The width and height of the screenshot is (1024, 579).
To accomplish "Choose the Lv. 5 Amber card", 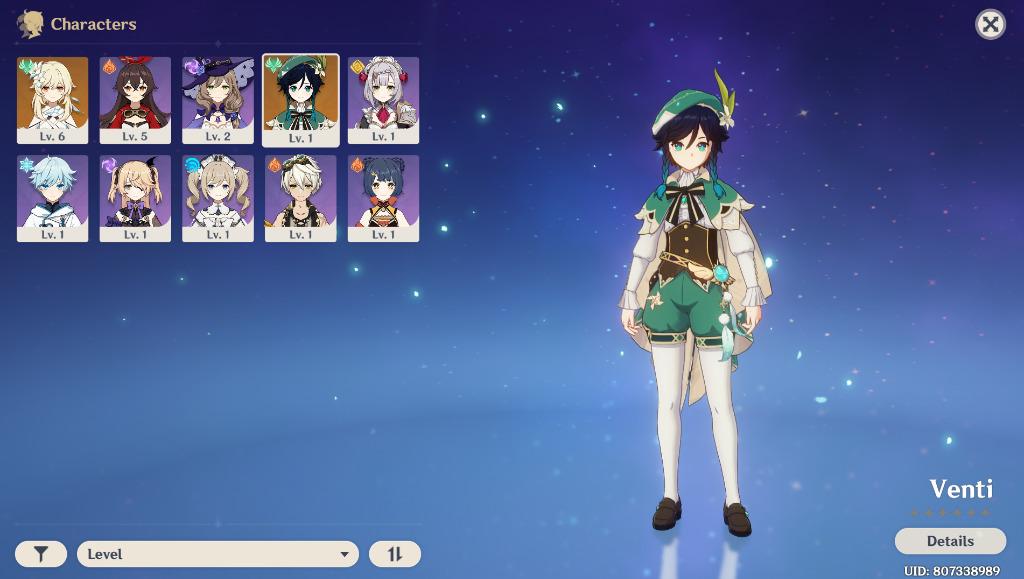I will (135, 100).
